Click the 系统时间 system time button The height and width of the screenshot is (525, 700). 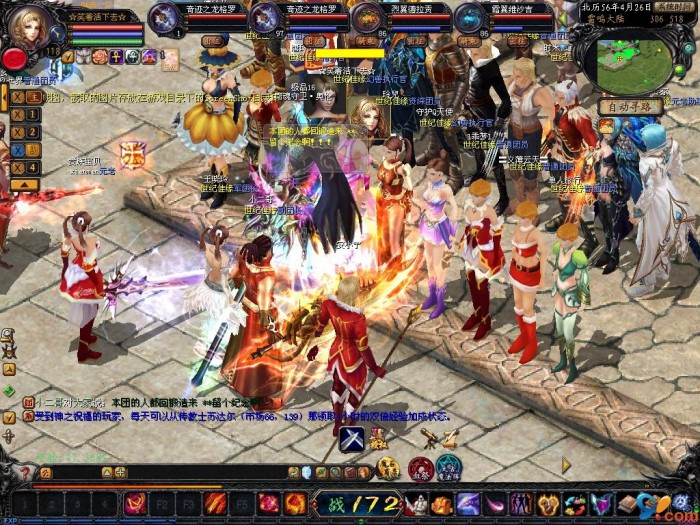[x=675, y=6]
